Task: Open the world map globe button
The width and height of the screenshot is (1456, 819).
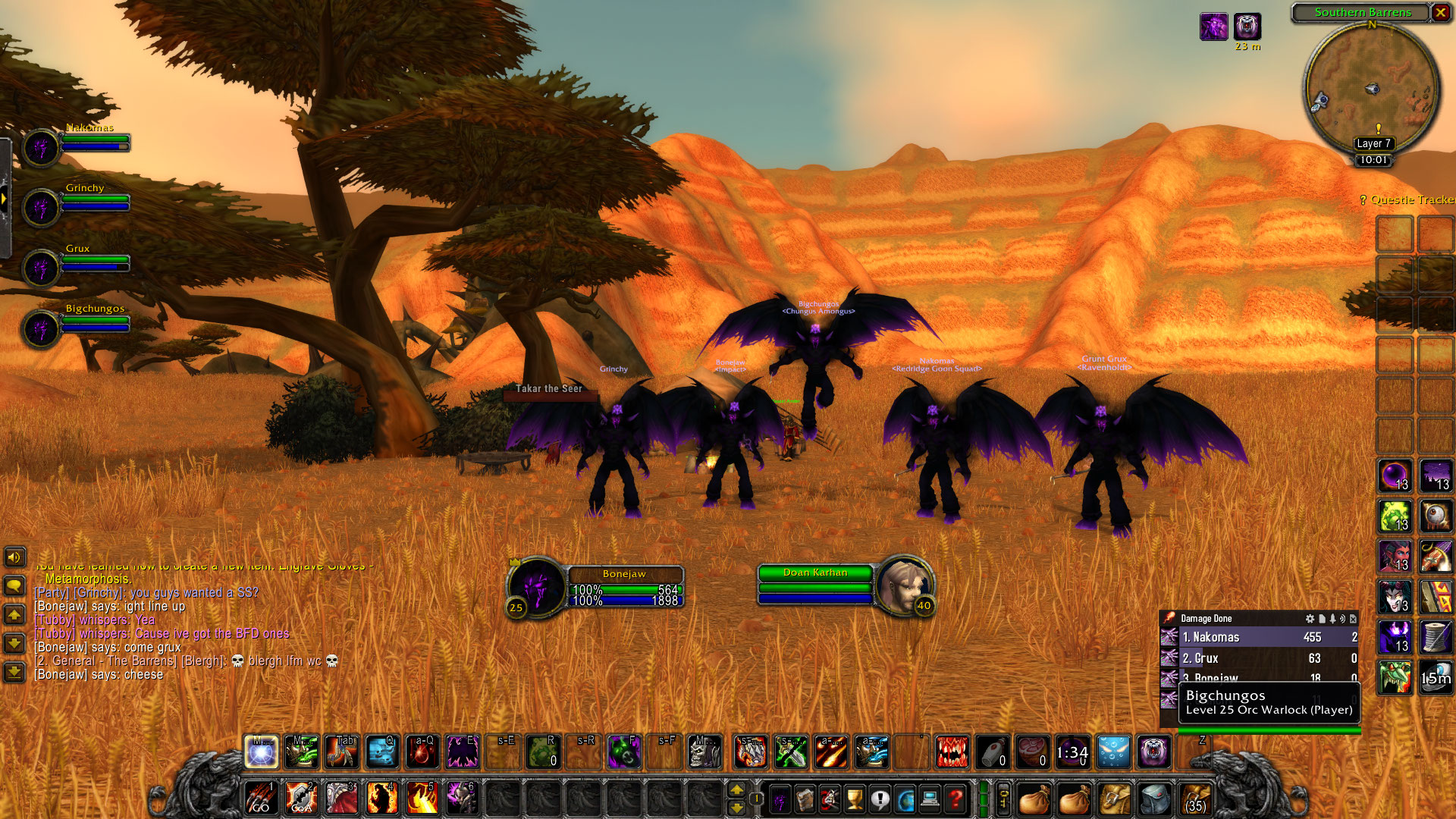Action: click(905, 799)
